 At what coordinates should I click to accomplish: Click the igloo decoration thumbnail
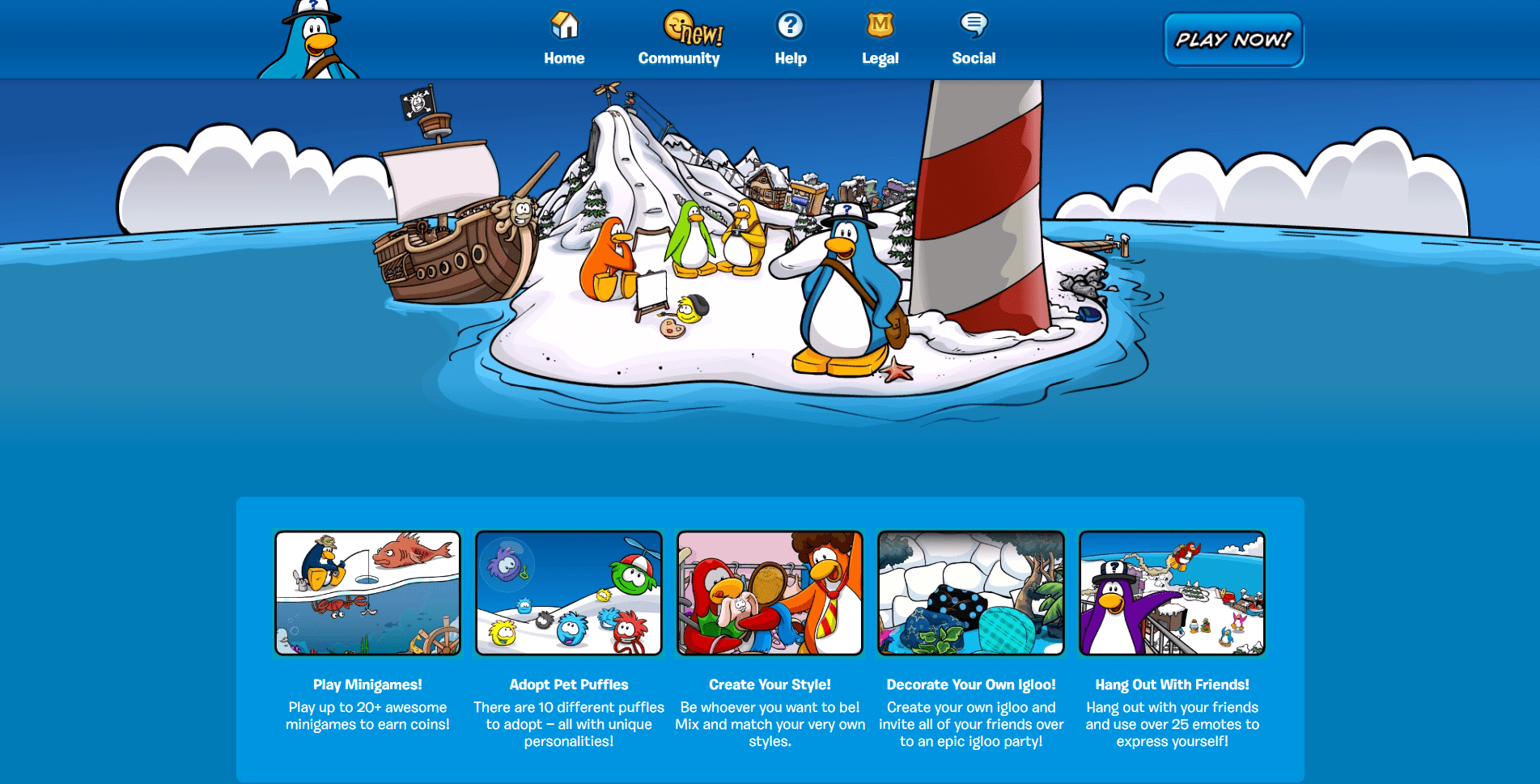pyautogui.click(x=971, y=593)
